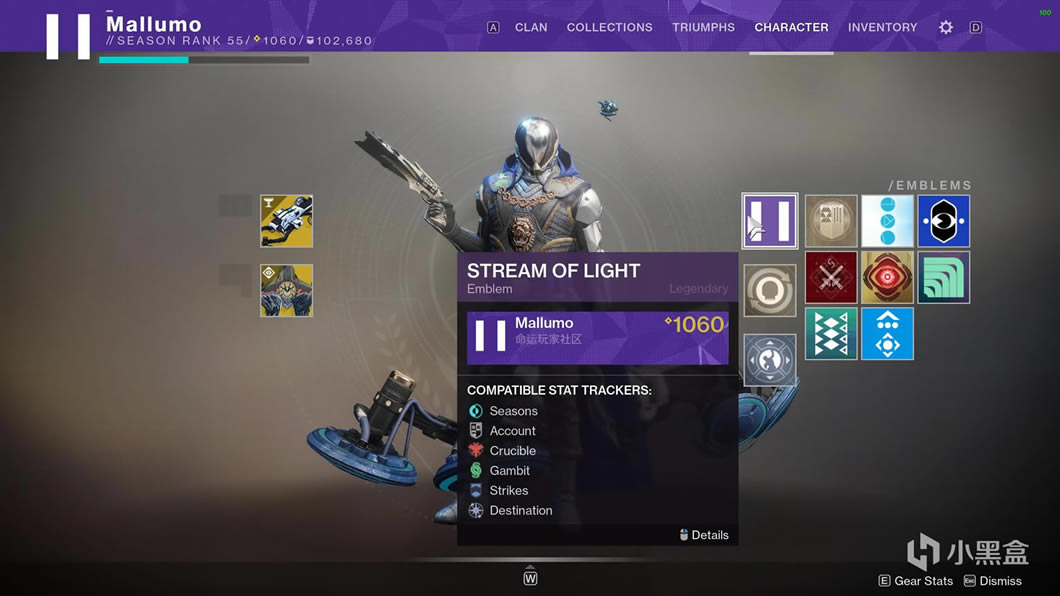Open the Inventory tab
Screen dimensions: 1060x596
[x=882, y=27]
